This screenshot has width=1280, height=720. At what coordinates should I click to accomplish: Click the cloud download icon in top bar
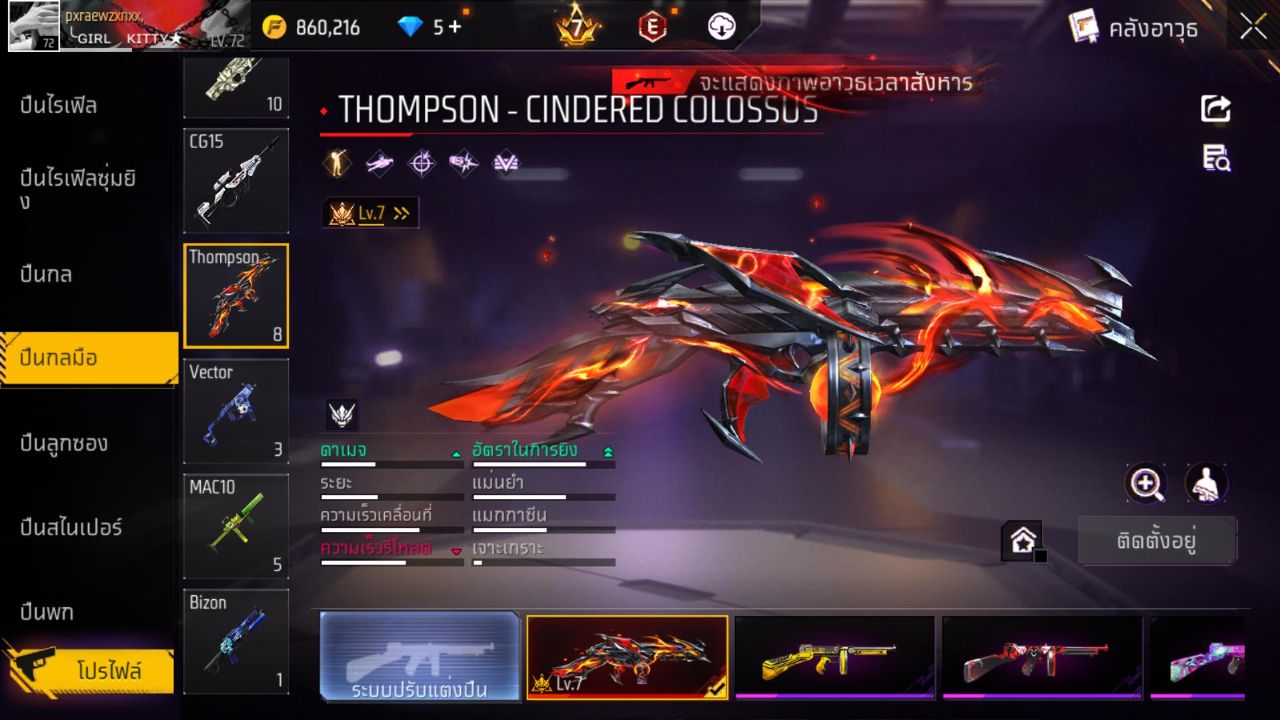(720, 27)
